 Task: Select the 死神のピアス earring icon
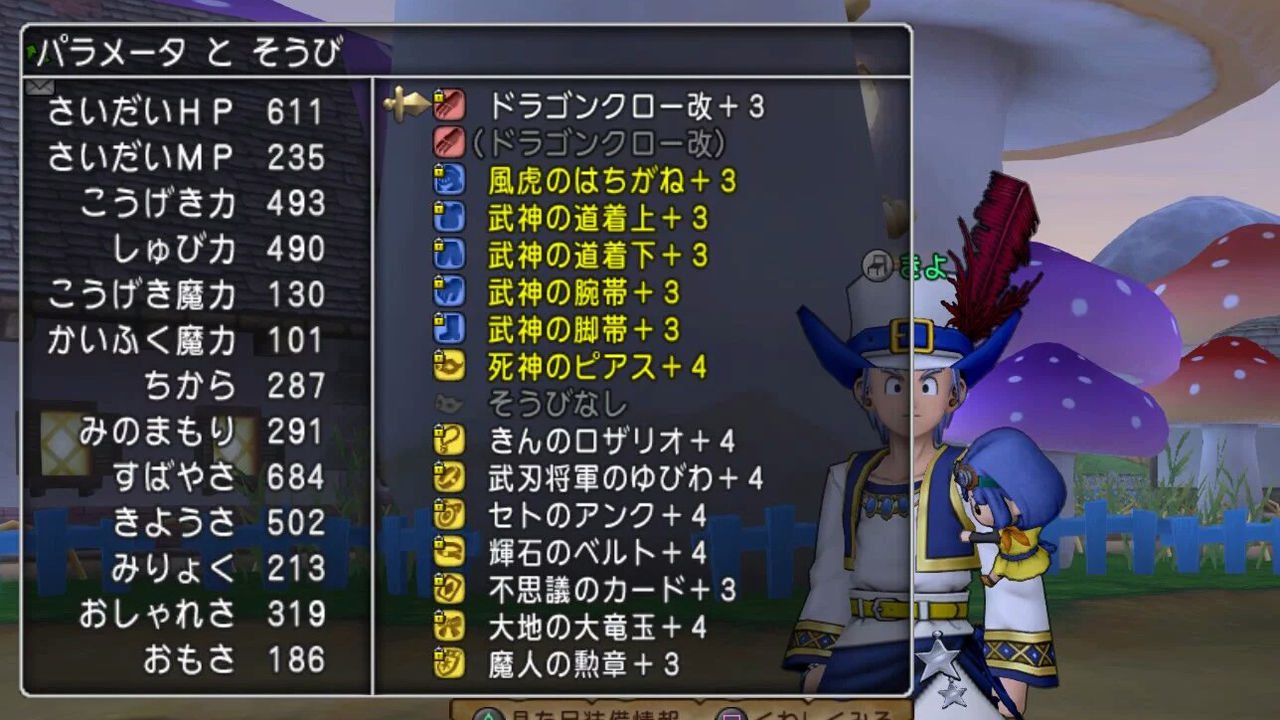[x=450, y=366]
